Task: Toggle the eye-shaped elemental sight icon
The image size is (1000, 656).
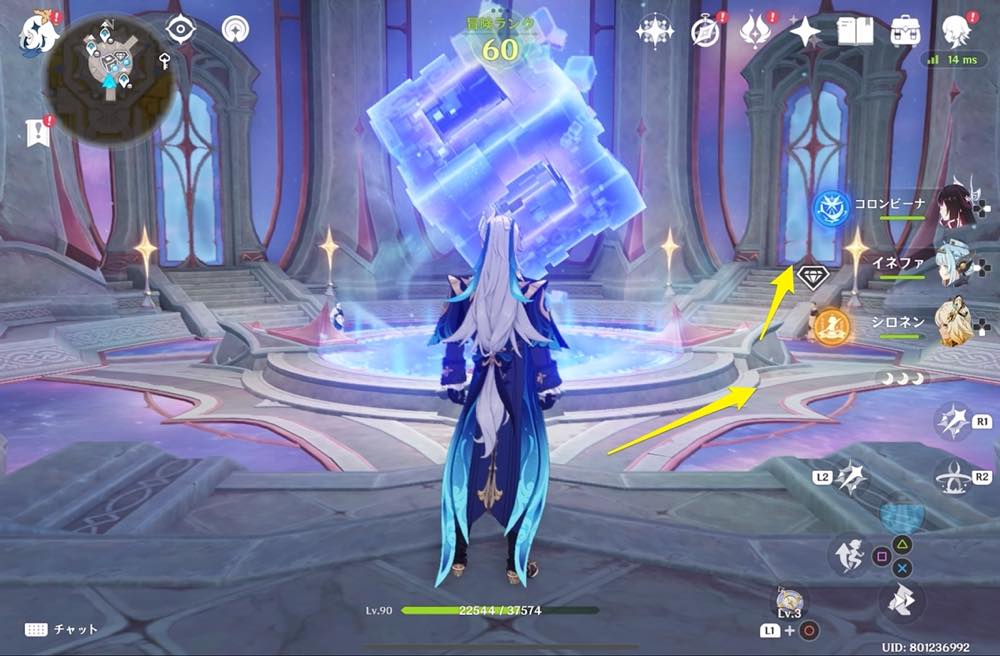Action: point(180,30)
